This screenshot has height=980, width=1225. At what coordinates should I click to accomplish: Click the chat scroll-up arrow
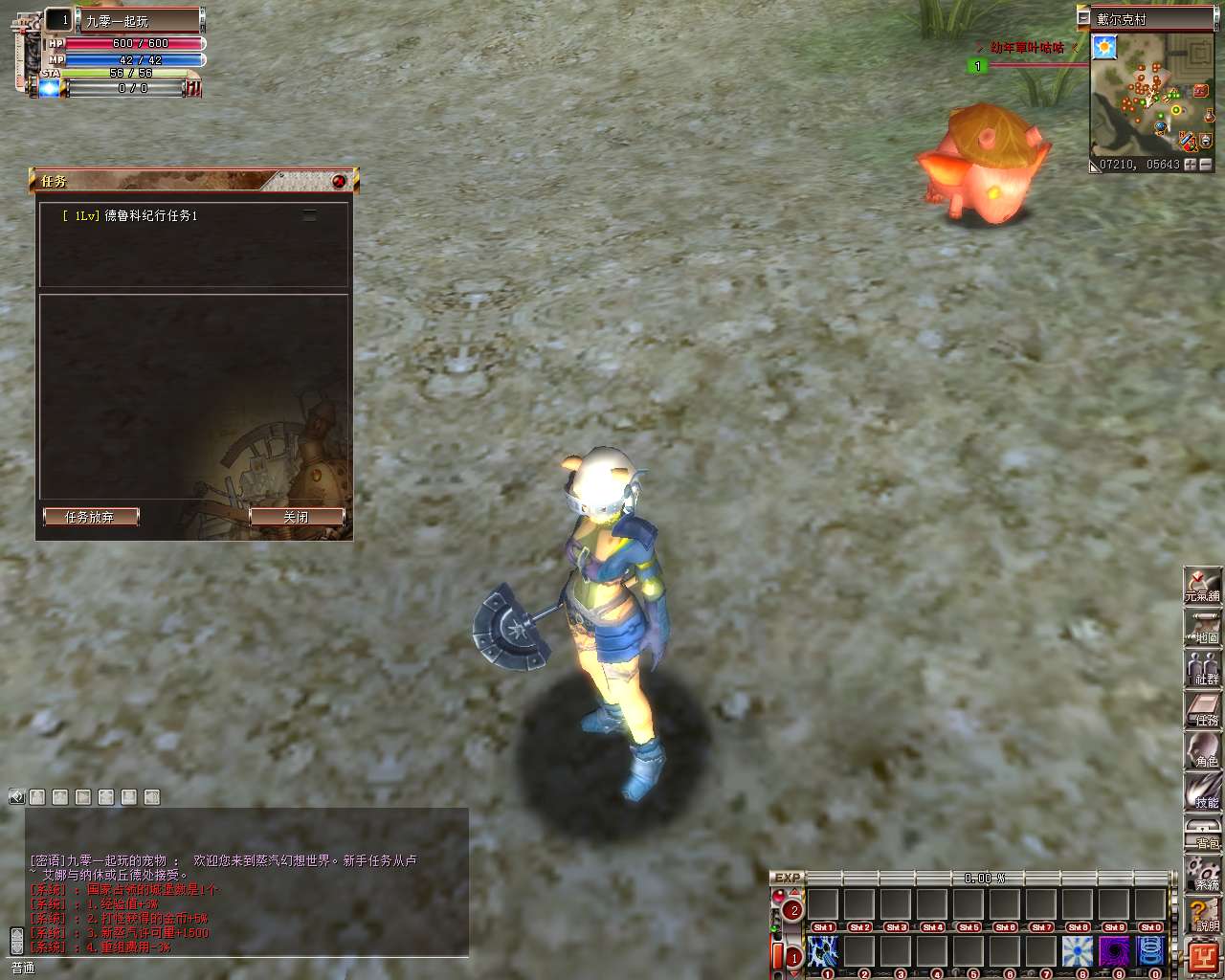(x=15, y=933)
